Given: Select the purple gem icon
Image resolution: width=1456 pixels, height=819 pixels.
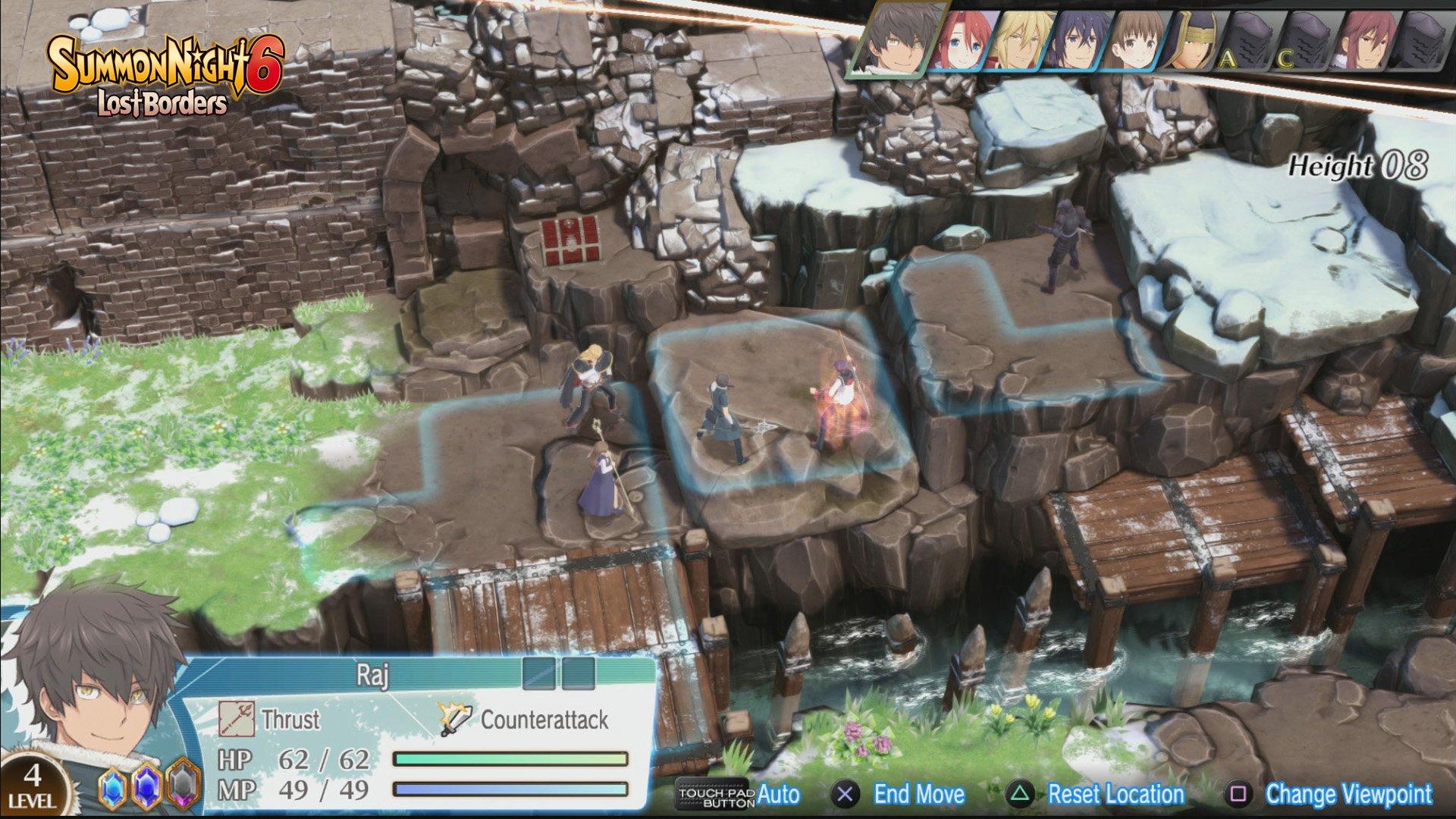Looking at the screenshot, I should point(146,787).
